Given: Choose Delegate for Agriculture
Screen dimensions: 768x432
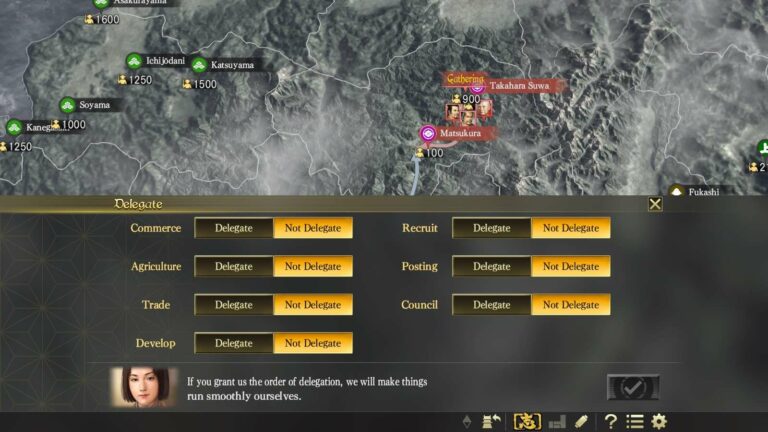Looking at the screenshot, I should click(x=234, y=266).
